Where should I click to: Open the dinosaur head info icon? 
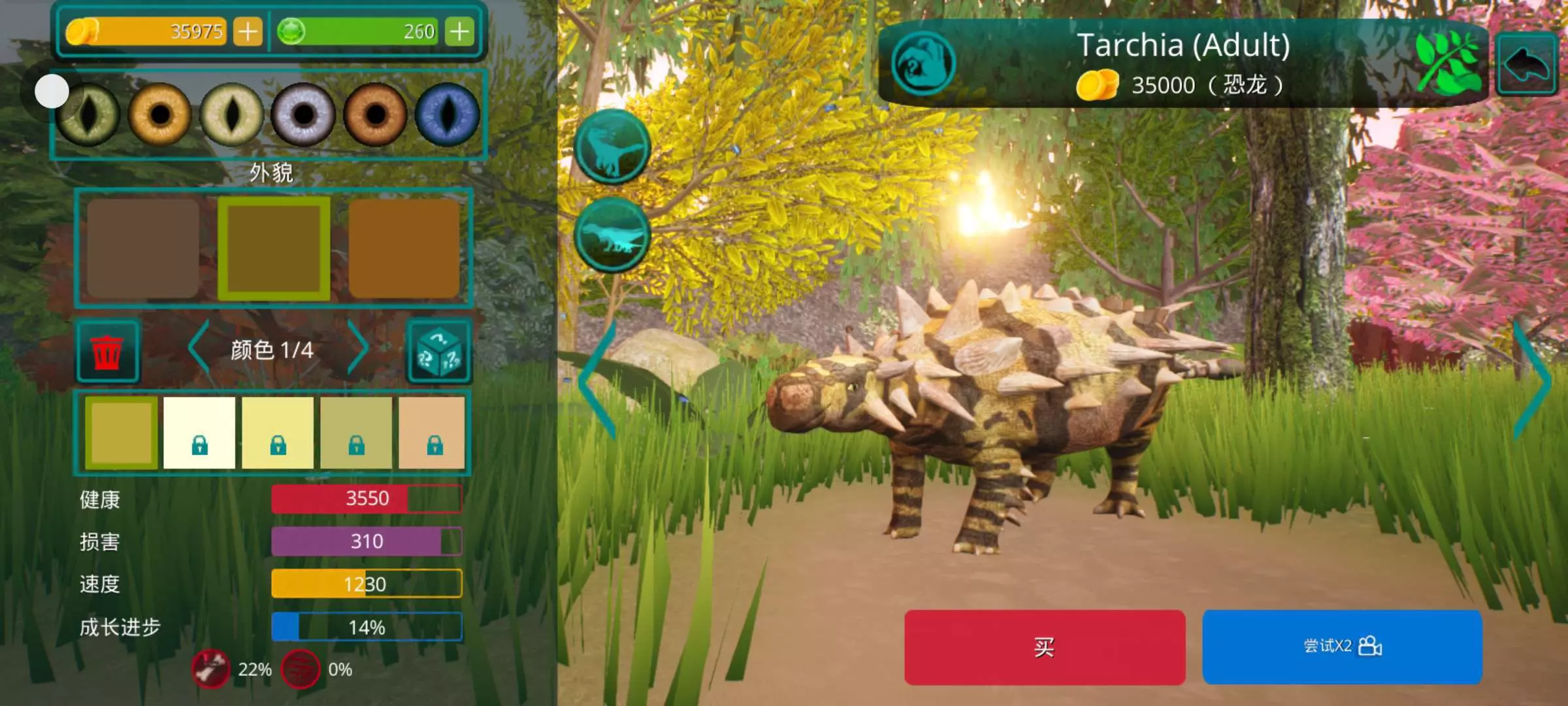923,64
